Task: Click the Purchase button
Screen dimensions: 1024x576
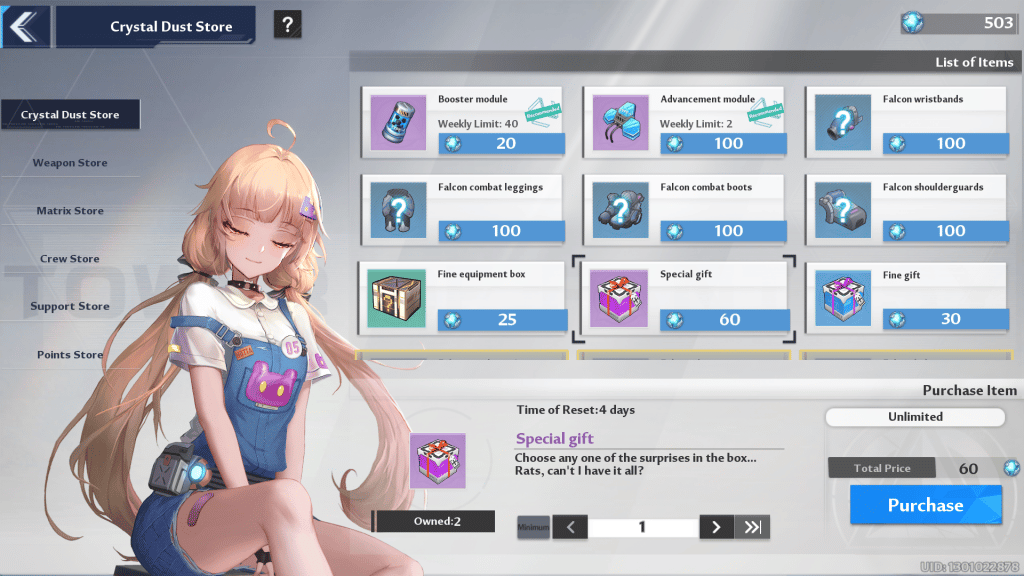Action: (x=925, y=505)
